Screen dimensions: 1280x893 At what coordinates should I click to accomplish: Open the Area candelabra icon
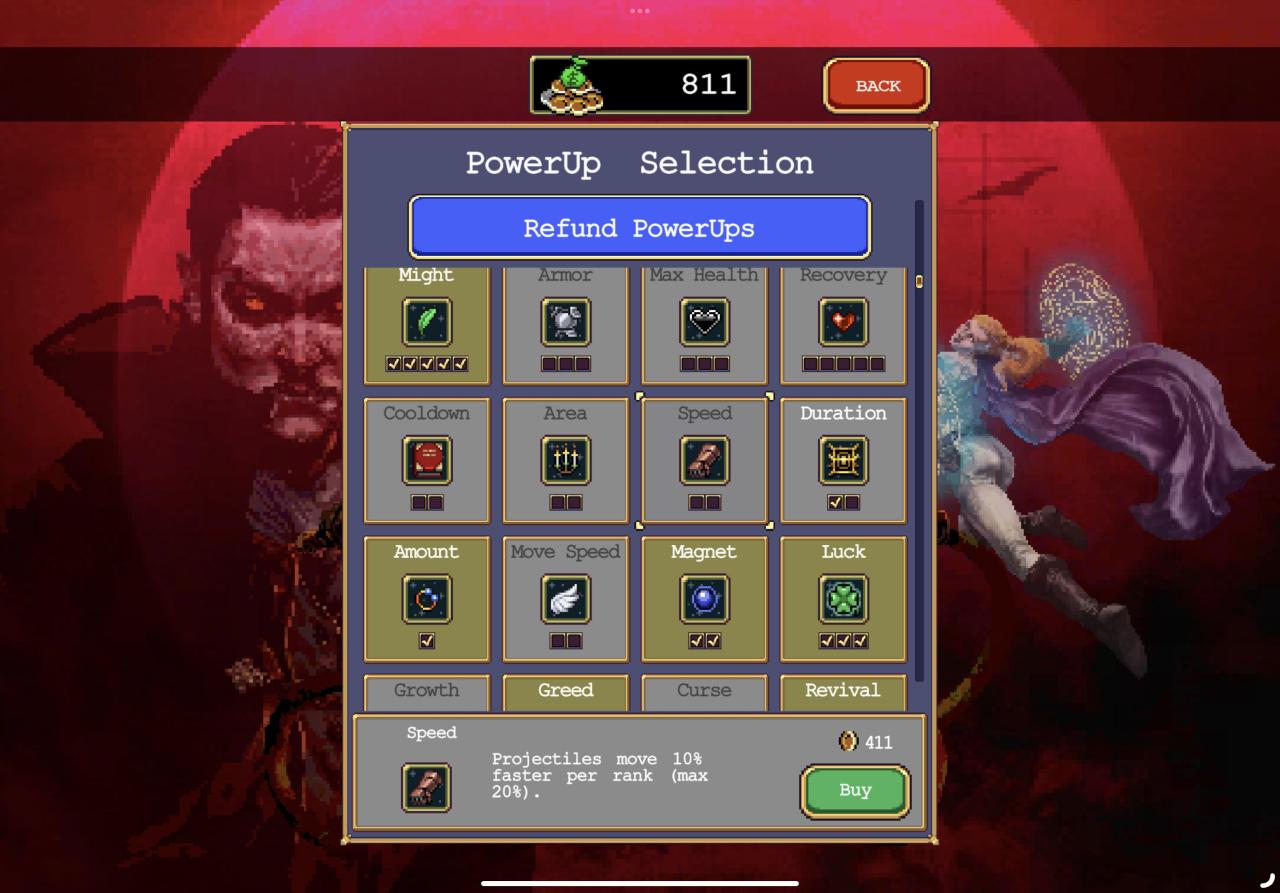565,461
